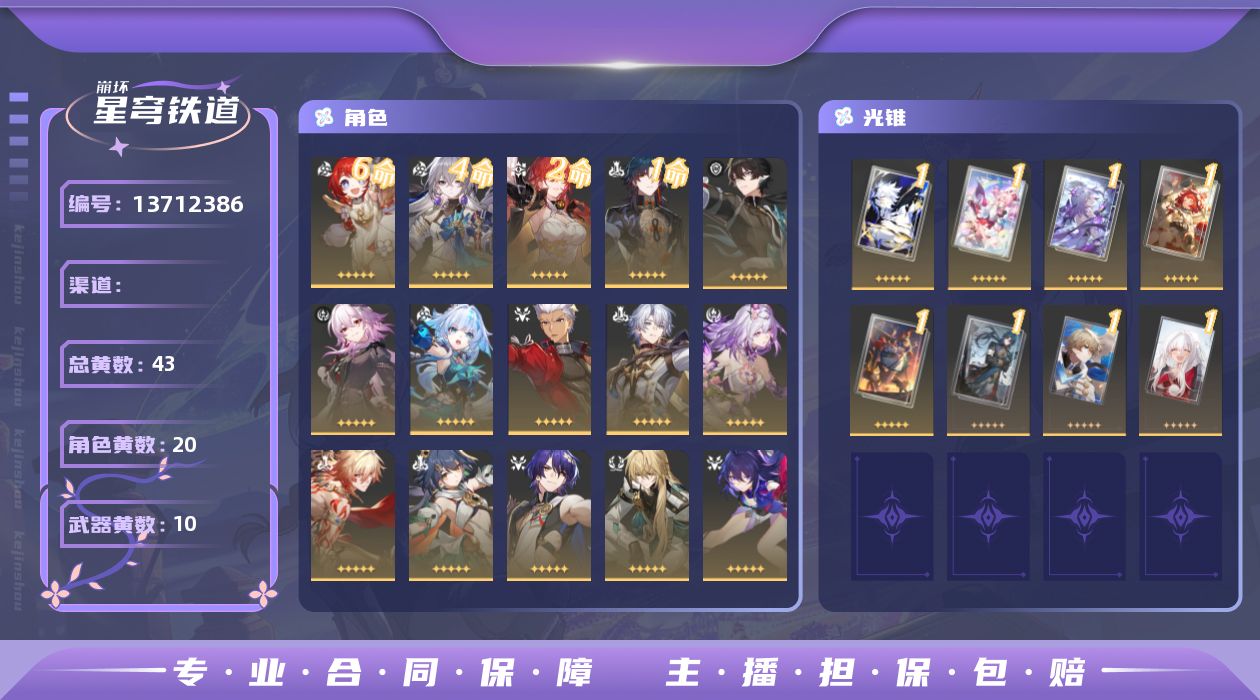Select the blond-haired figure light cone
Viewport: 1260px width, 700px height.
(x=1084, y=369)
